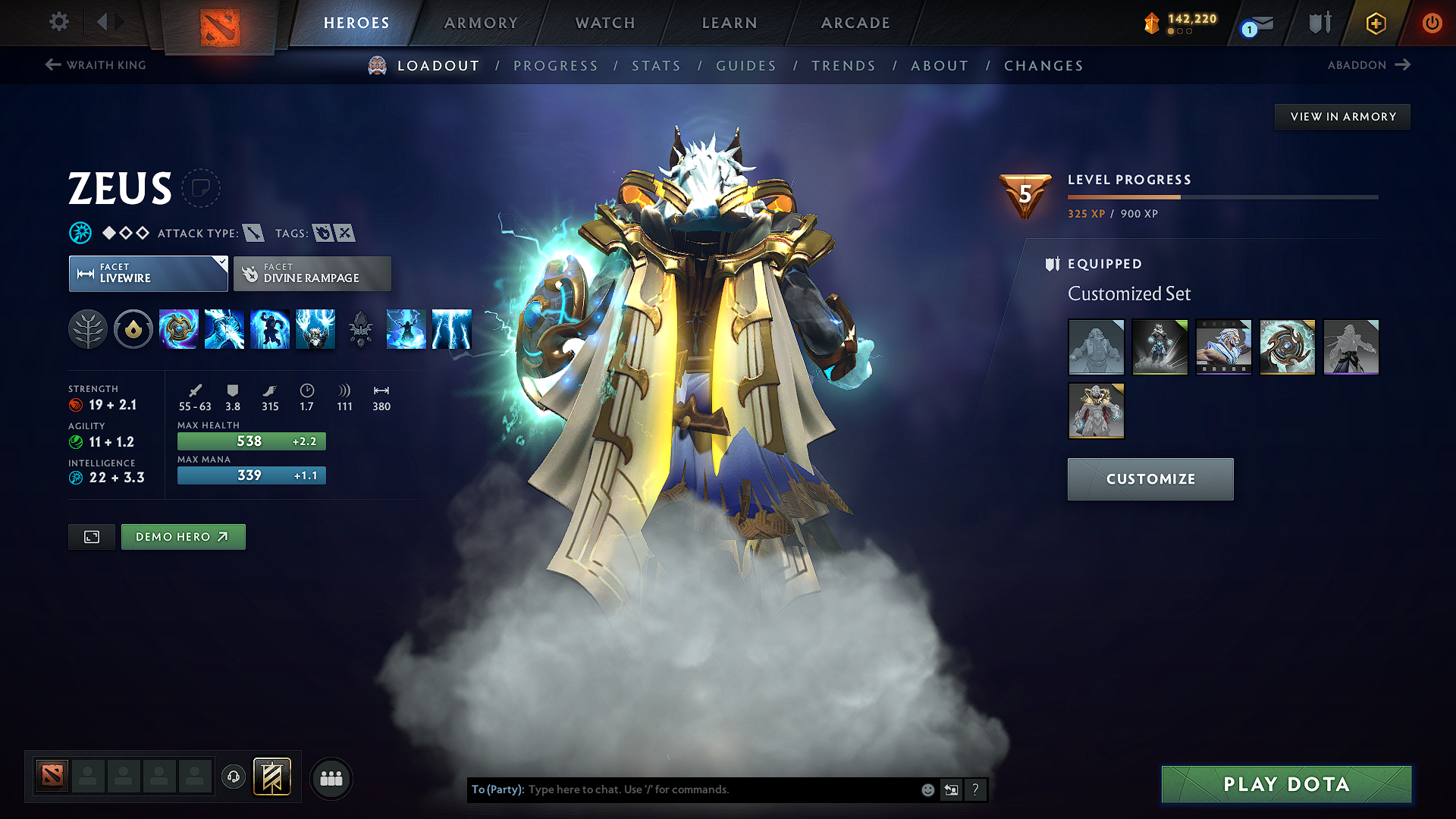Open the ARMORY menu item

(480, 23)
